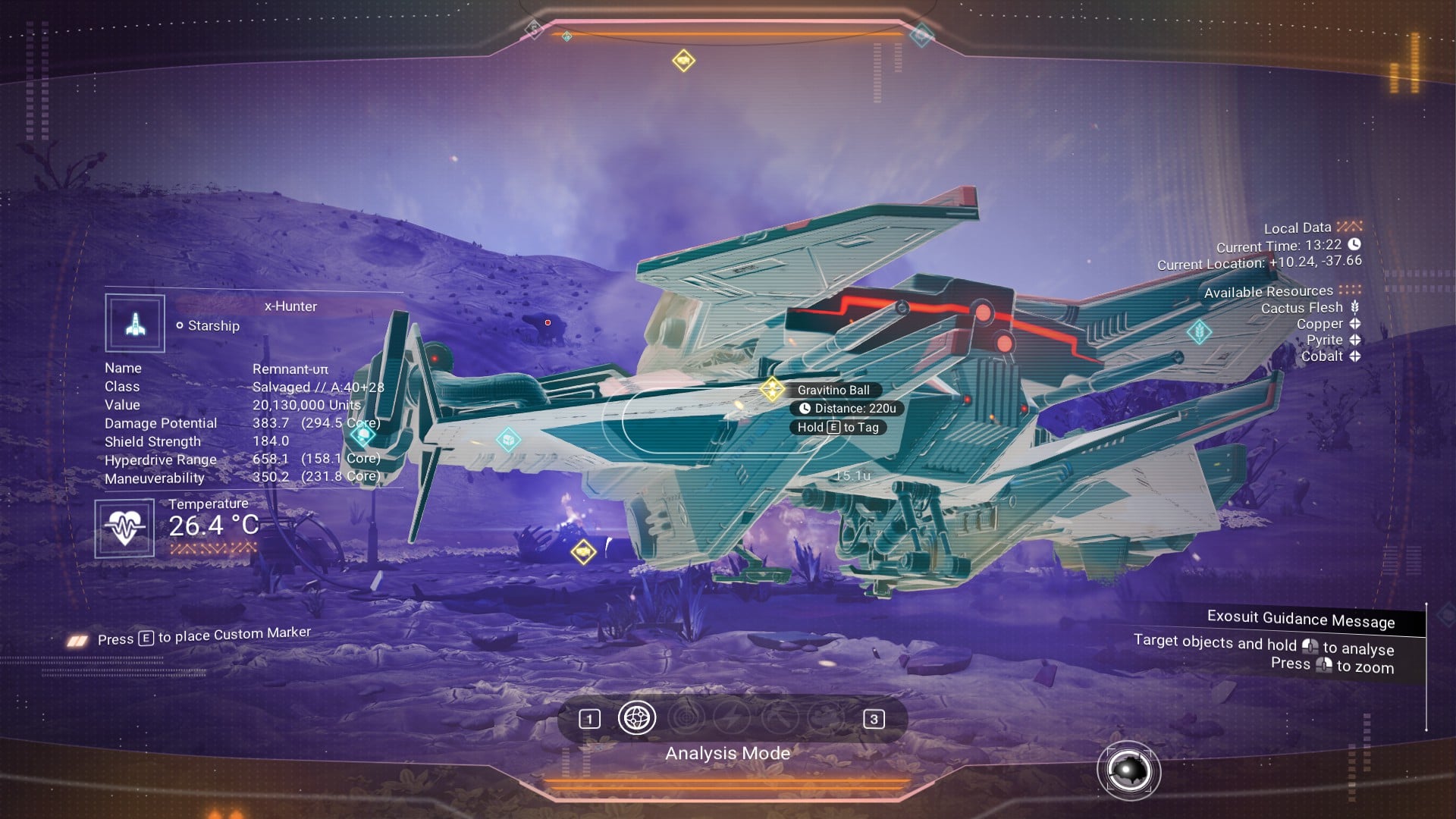Screen dimensions: 1456x819
Task: Switch to the concentric target scan mode
Action: 685,717
